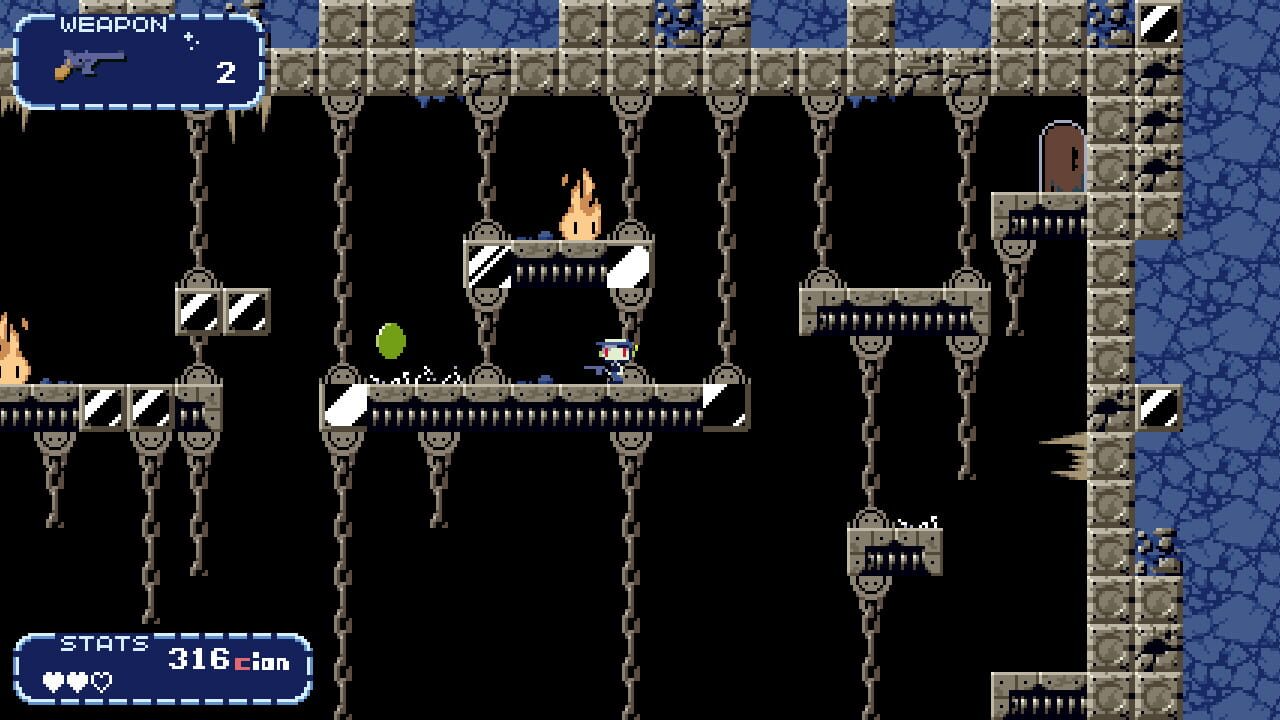This screenshot has width=1280, height=720.
Task: Select the green egg pickup
Action: tap(389, 341)
